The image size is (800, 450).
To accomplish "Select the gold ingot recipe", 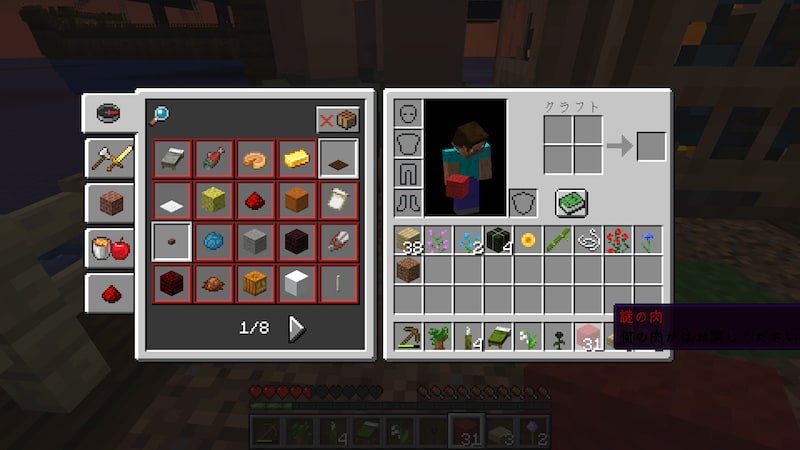I will (x=296, y=158).
